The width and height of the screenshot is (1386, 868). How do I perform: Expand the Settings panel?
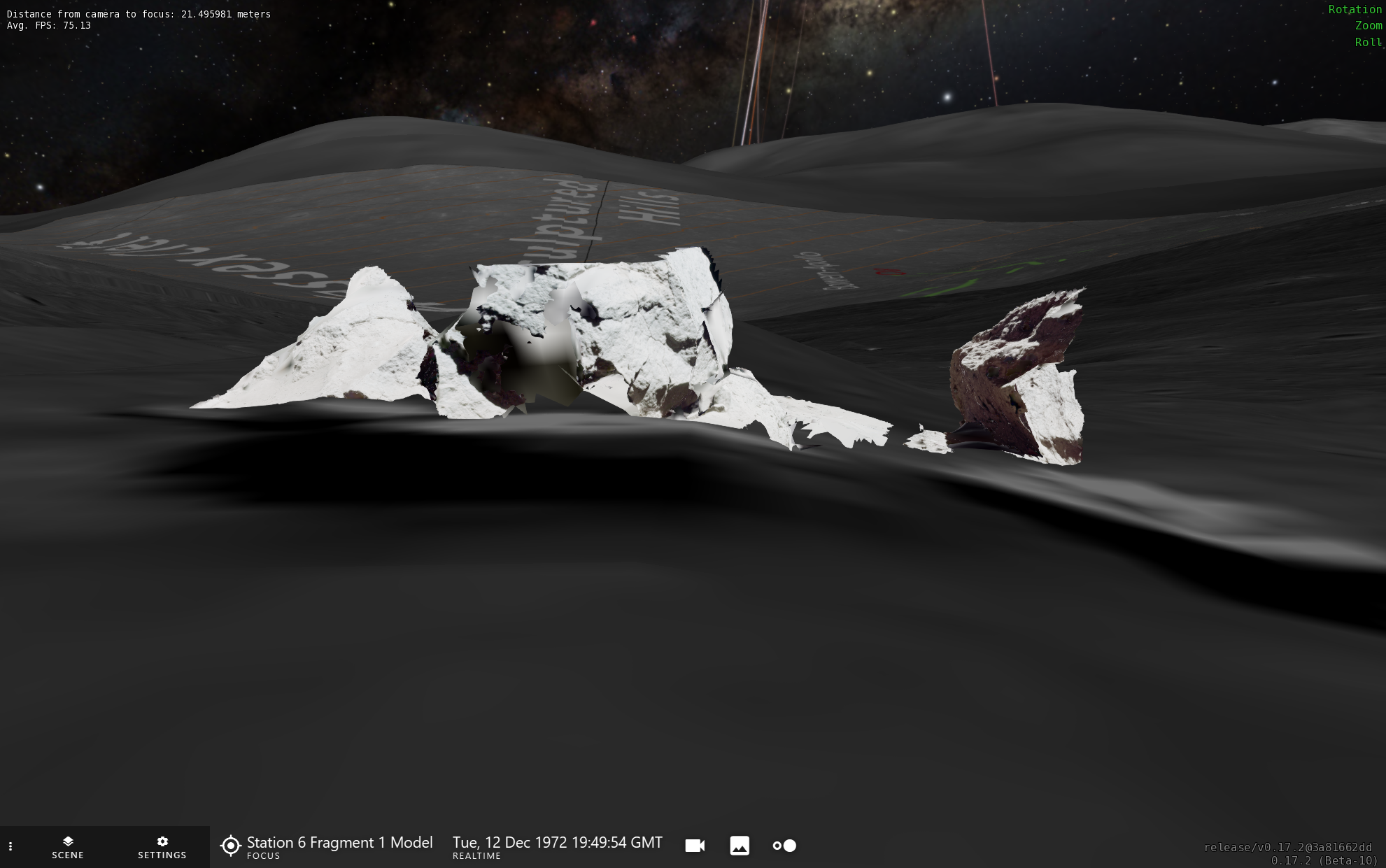pos(162,847)
